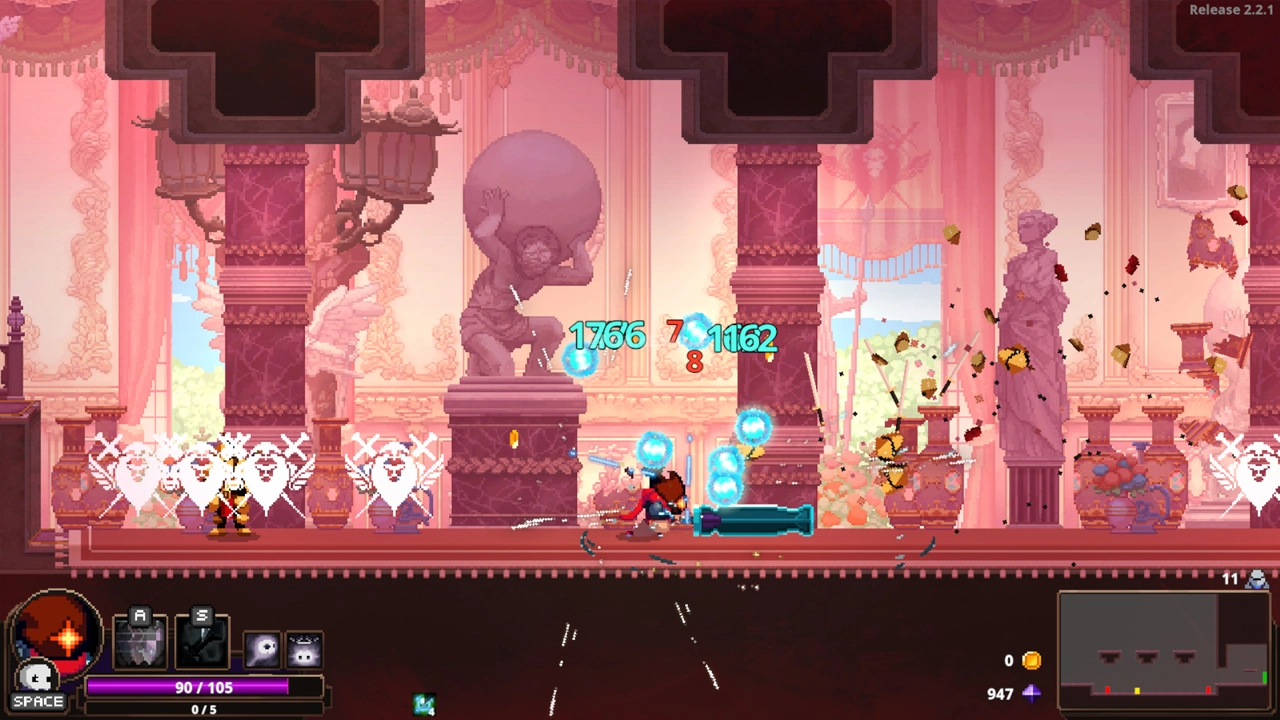Select the small white secondary skull icon

click(x=37, y=679)
